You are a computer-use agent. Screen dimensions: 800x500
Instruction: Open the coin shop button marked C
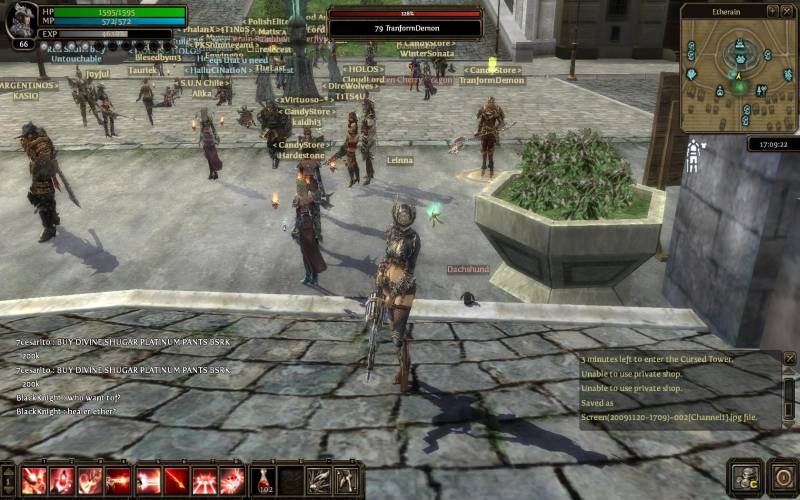745,478
